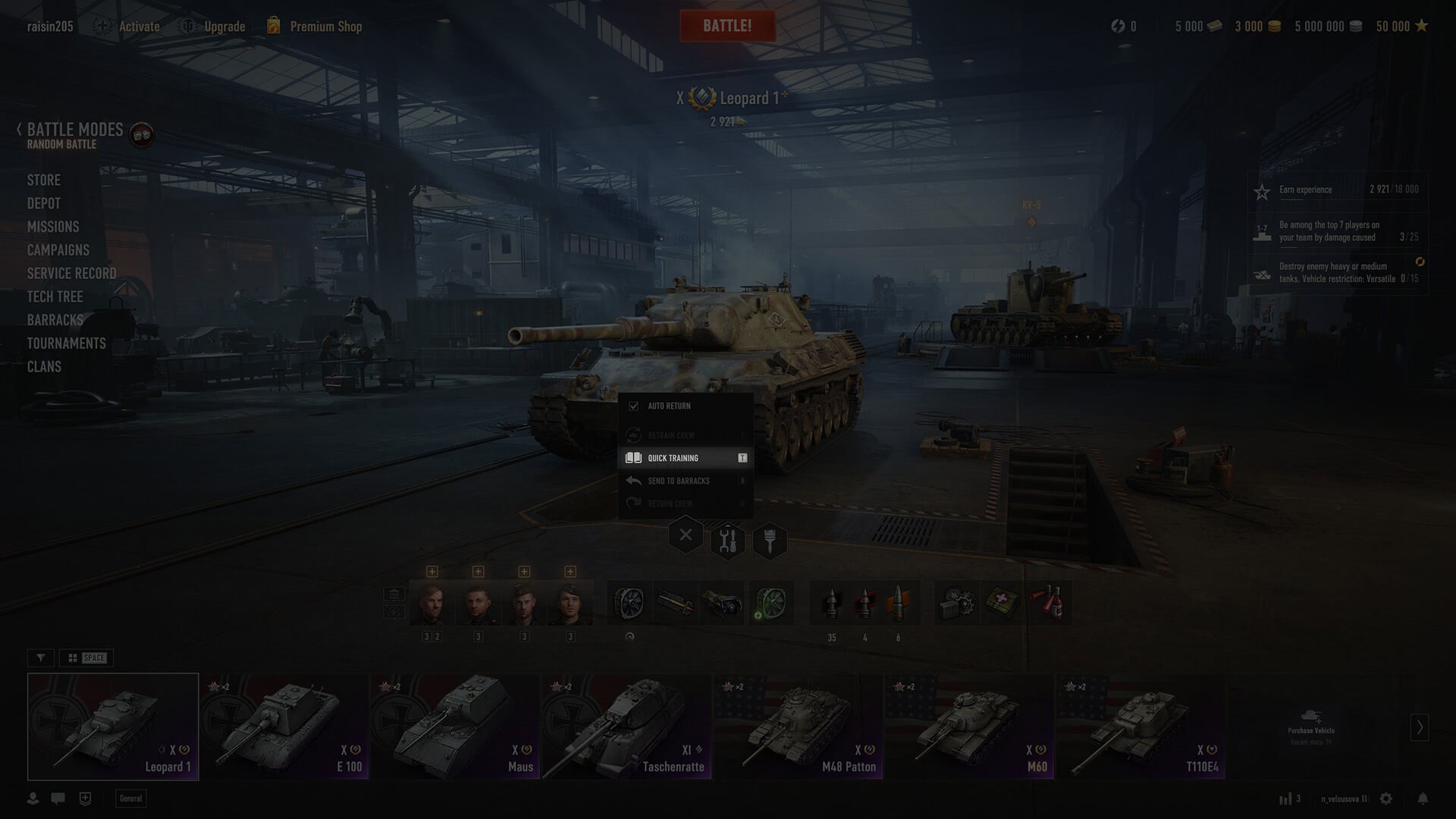Choose the Taschenratte tank tile
The image size is (1456, 819).
(x=626, y=726)
